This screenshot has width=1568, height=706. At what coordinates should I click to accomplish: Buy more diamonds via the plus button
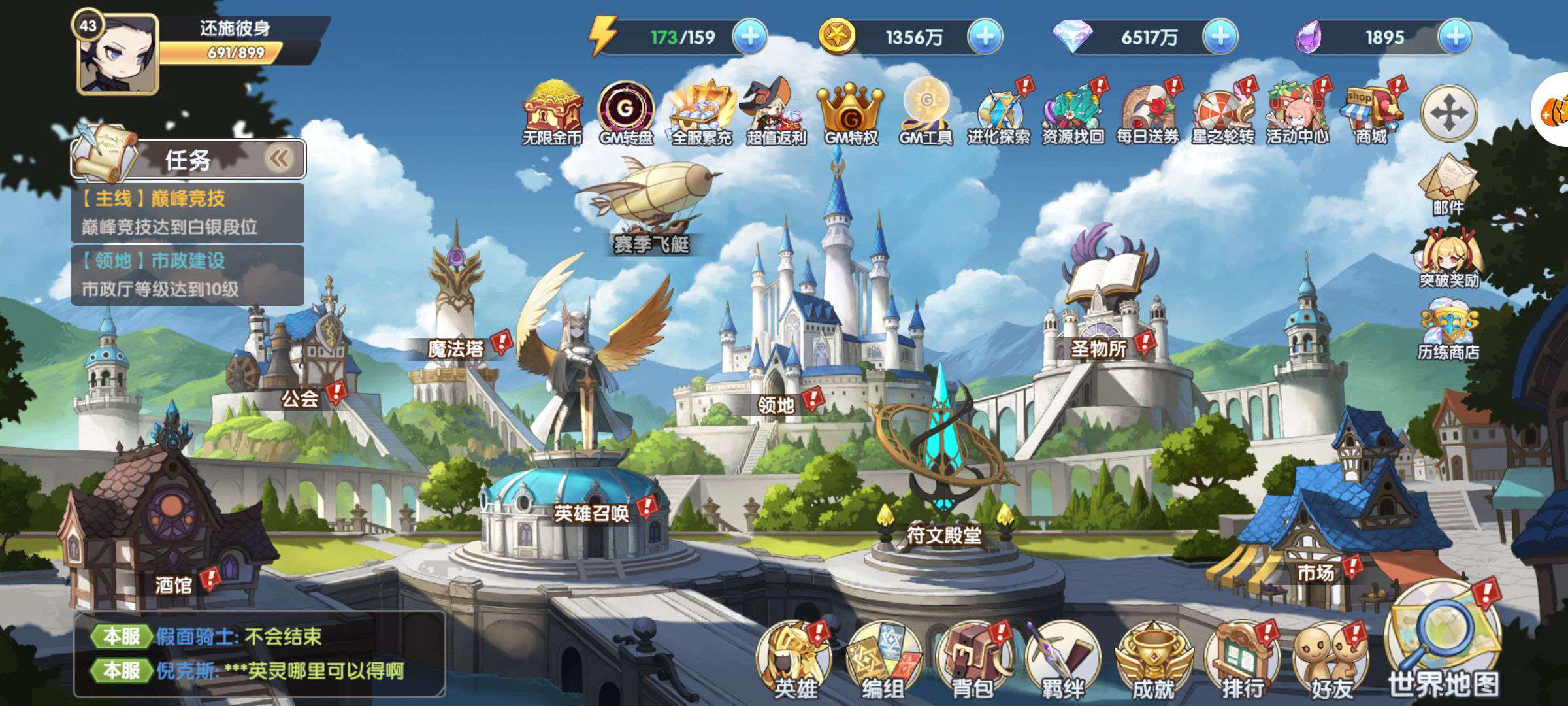pos(1220,37)
